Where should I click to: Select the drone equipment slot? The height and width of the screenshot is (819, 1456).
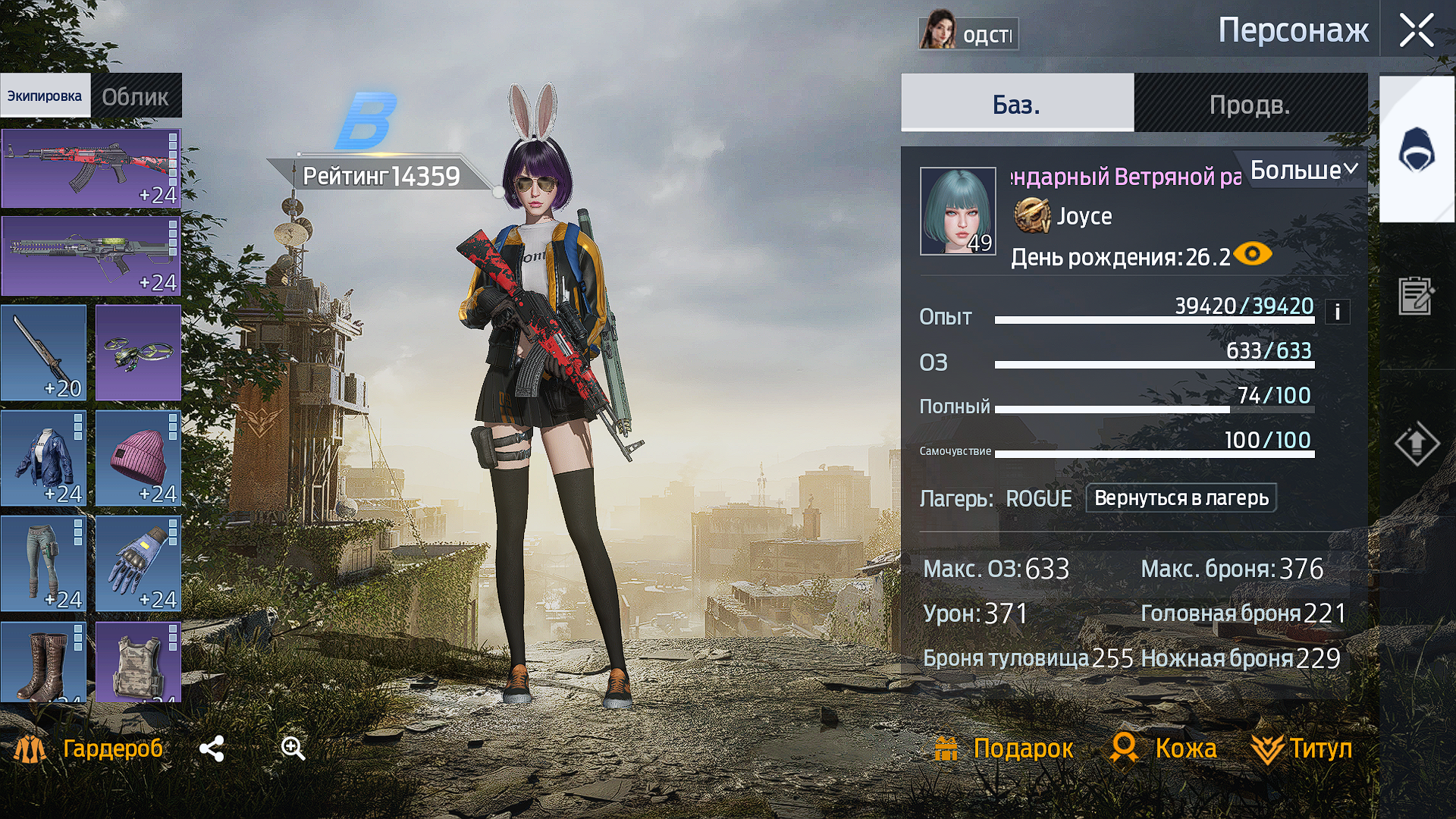tap(138, 353)
